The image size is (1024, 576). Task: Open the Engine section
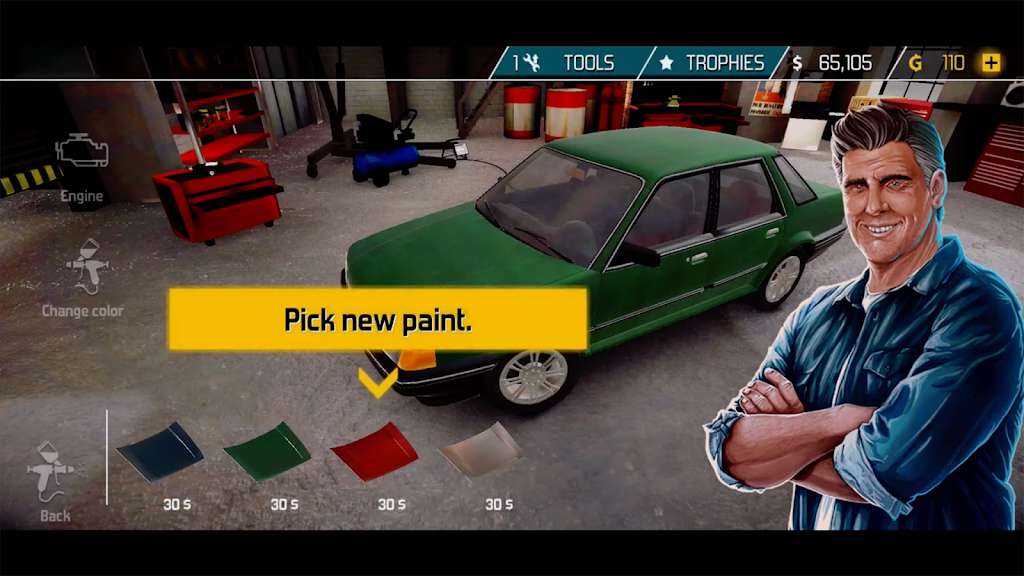tap(82, 165)
